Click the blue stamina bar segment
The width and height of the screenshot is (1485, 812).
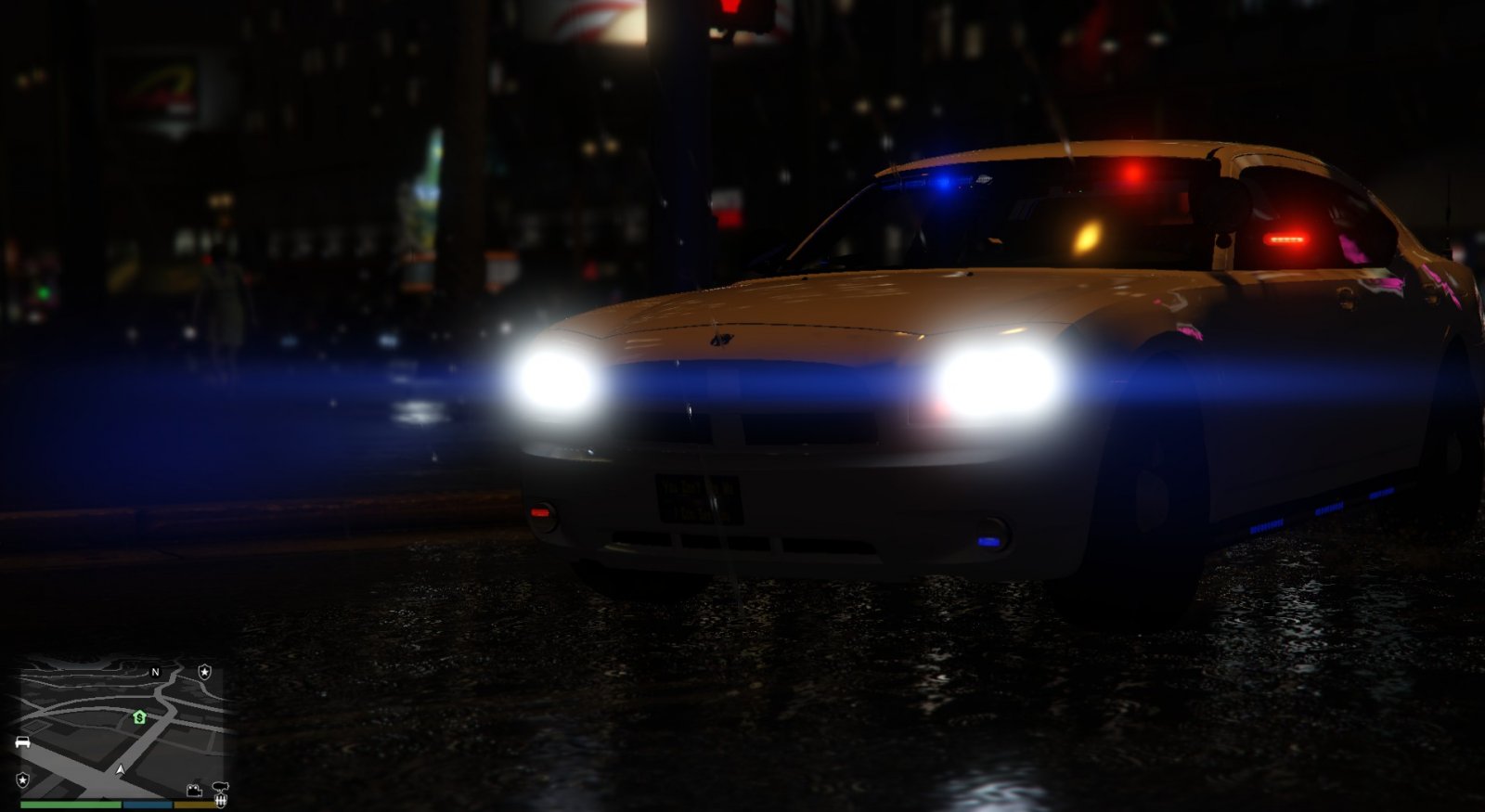coord(147,805)
